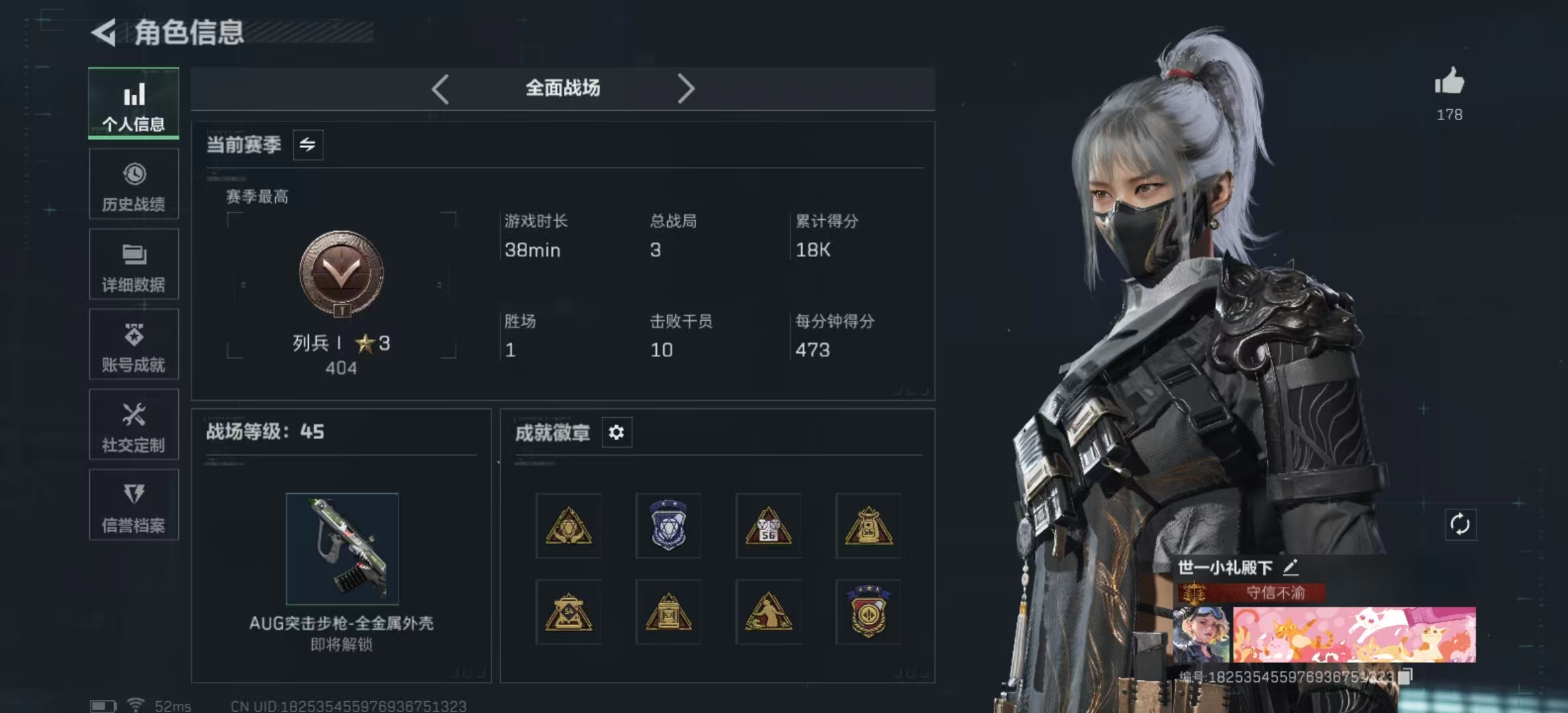The width and height of the screenshot is (1568, 713).
Task: Switch to the 全面战场 mode view
Action: 562,88
